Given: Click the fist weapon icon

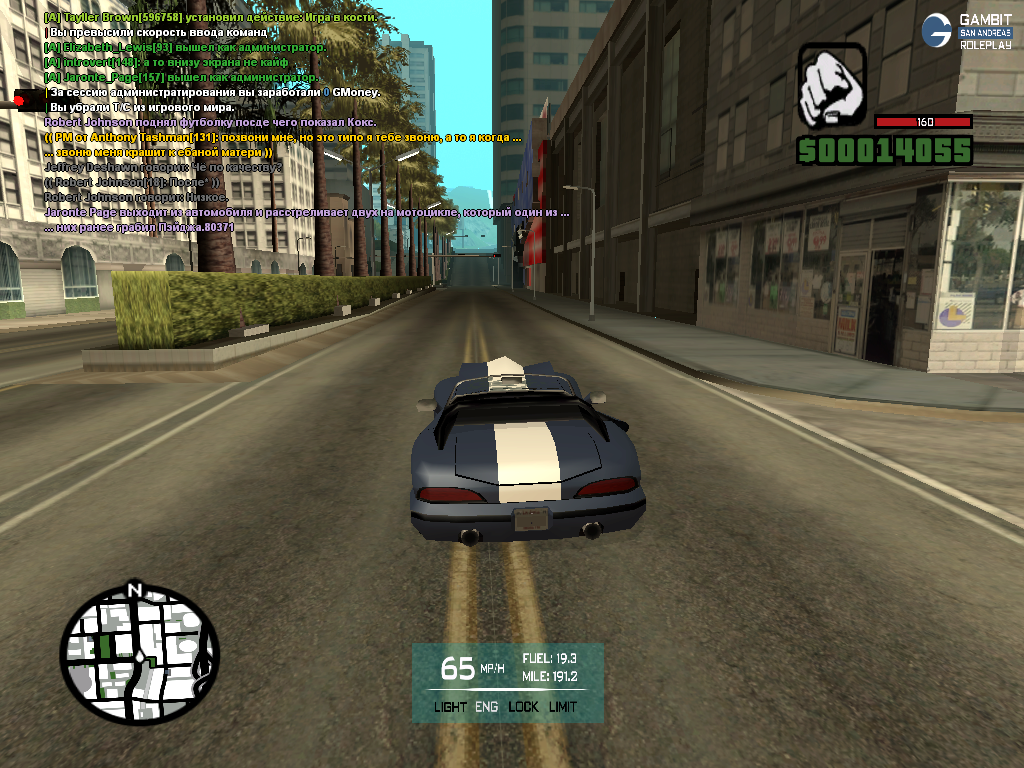Looking at the screenshot, I should tap(832, 85).
